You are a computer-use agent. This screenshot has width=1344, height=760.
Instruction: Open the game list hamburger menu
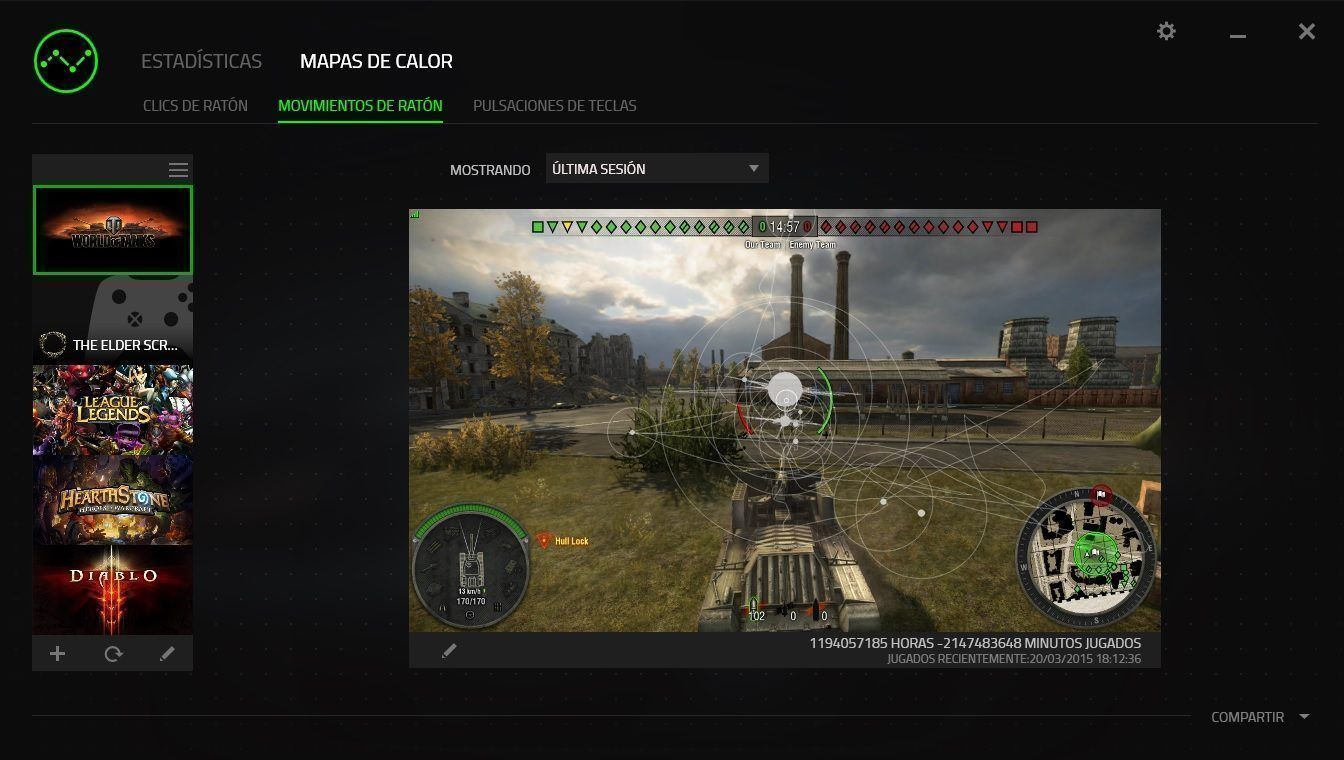point(178,170)
